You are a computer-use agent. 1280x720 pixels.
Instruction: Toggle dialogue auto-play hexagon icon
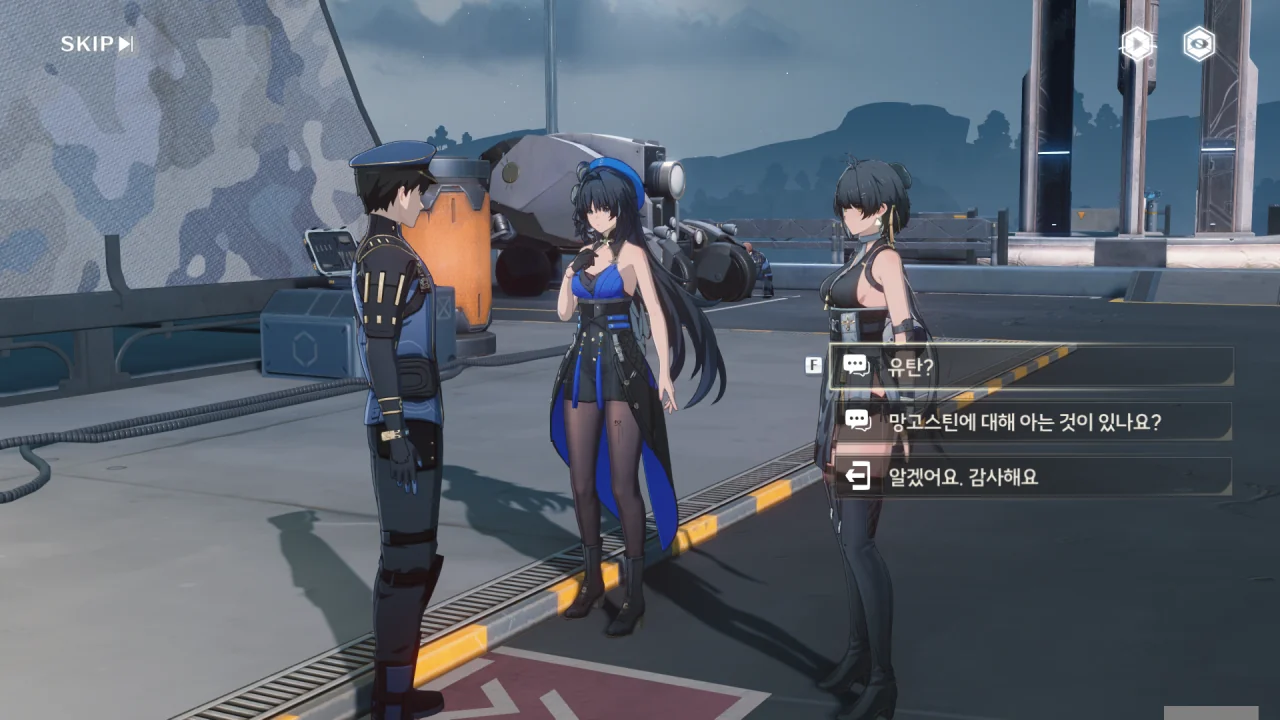[x=1137, y=44]
